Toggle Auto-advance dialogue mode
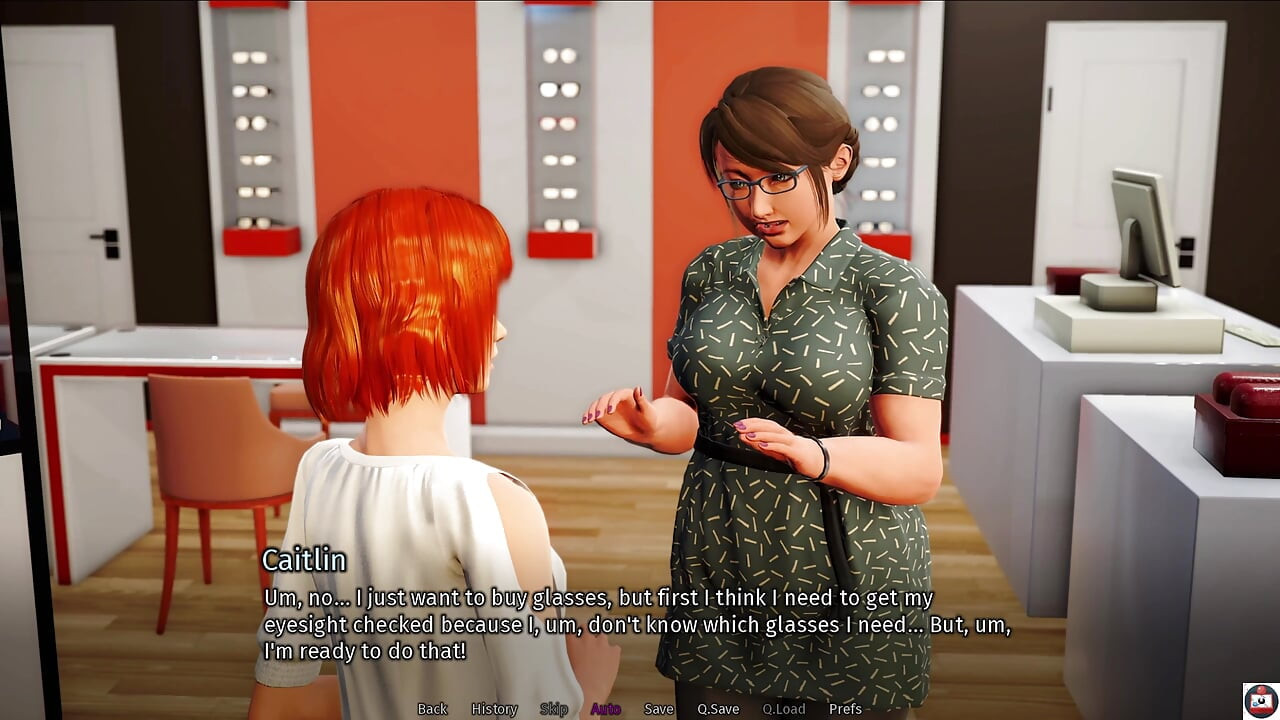Viewport: 1280px width, 720px height. (605, 709)
